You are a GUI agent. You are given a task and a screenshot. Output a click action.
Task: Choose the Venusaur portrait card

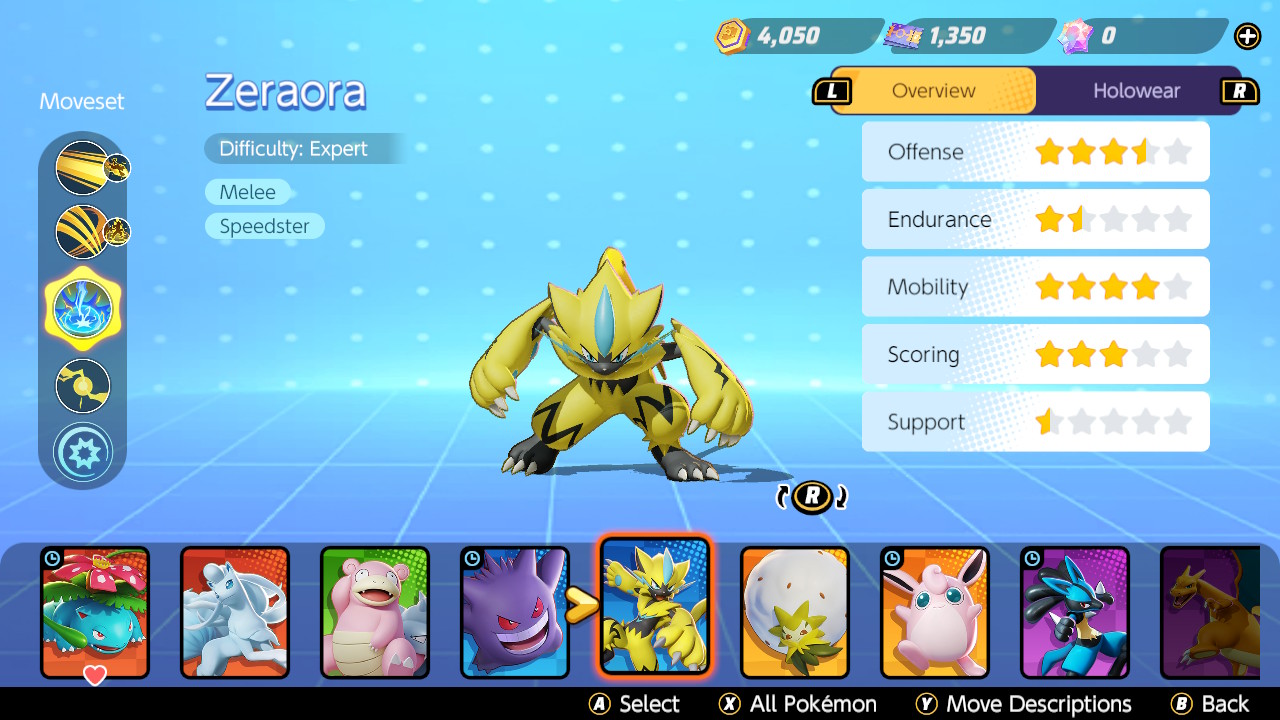tap(95, 611)
